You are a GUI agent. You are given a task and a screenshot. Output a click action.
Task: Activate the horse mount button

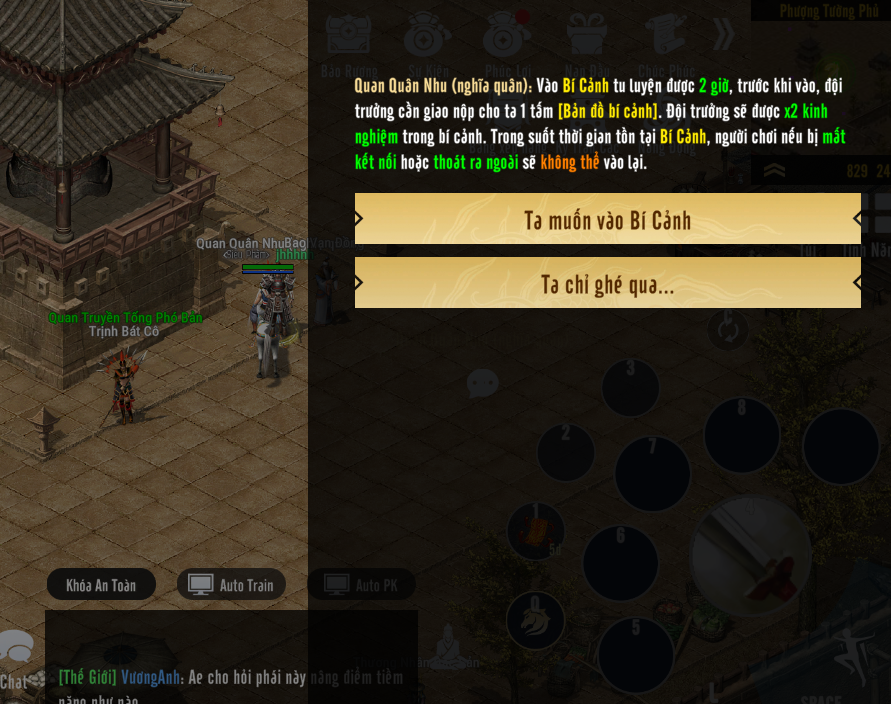(x=535, y=620)
